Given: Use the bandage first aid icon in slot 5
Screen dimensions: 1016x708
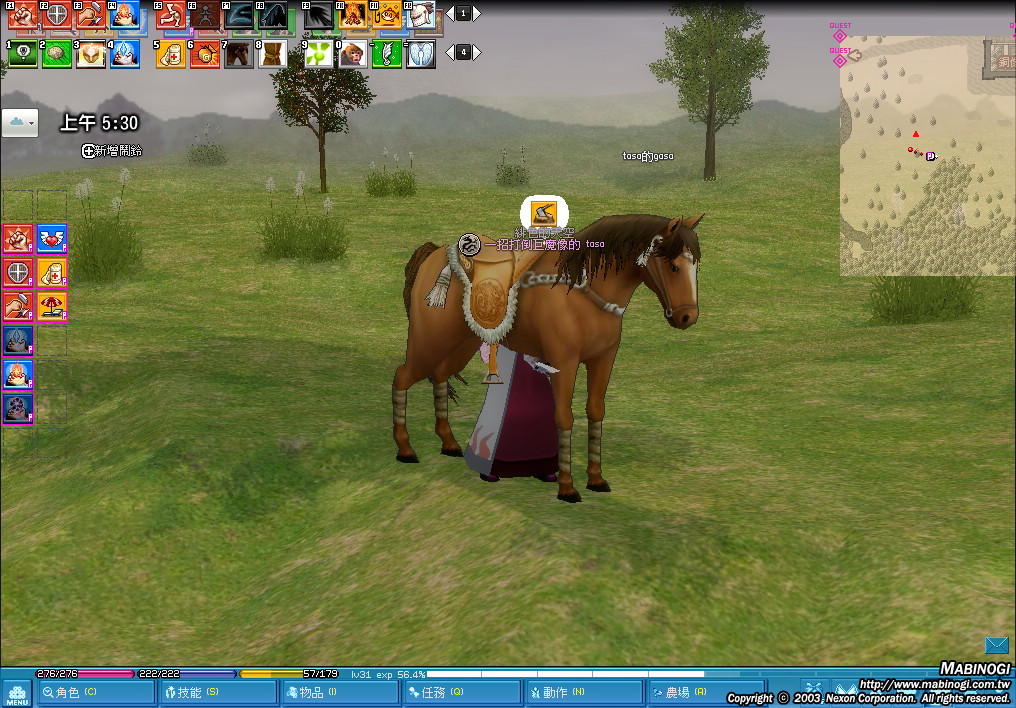Looking at the screenshot, I should coord(171,54).
